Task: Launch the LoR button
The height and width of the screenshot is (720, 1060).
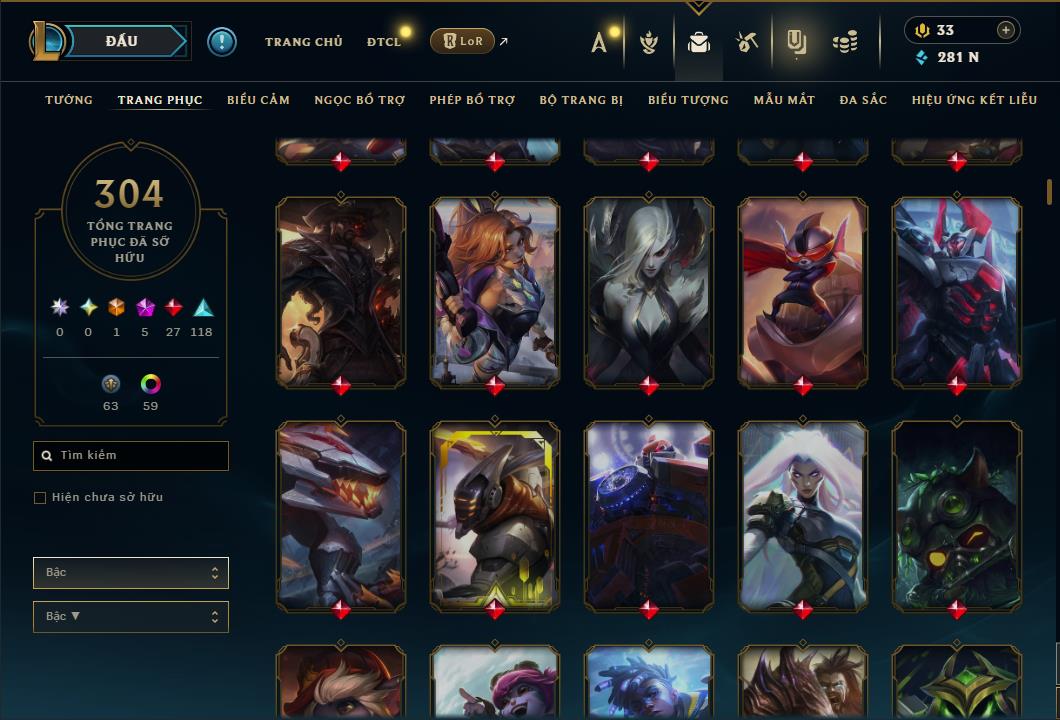Action: click(462, 41)
